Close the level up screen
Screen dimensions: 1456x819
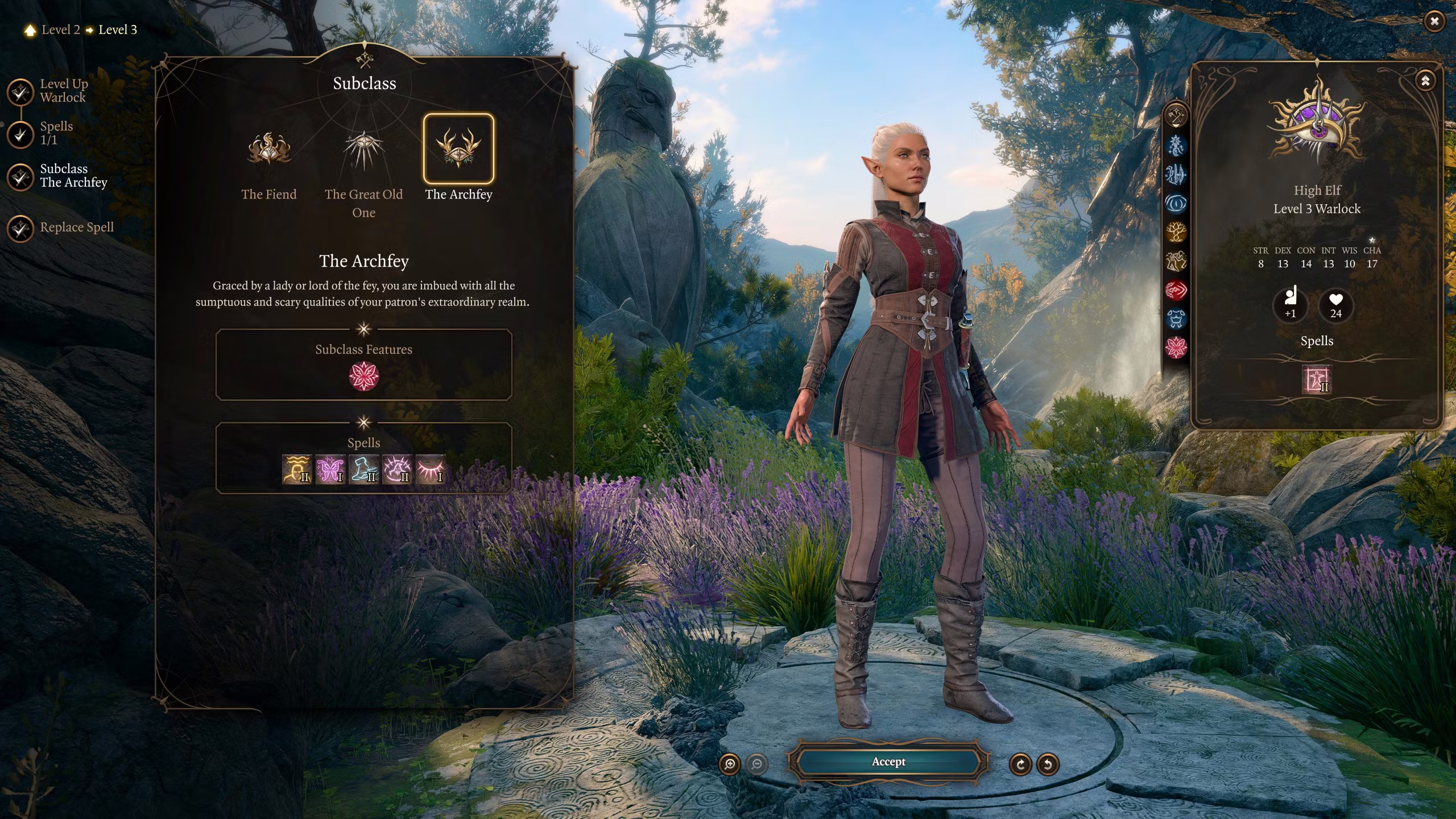point(1434,22)
